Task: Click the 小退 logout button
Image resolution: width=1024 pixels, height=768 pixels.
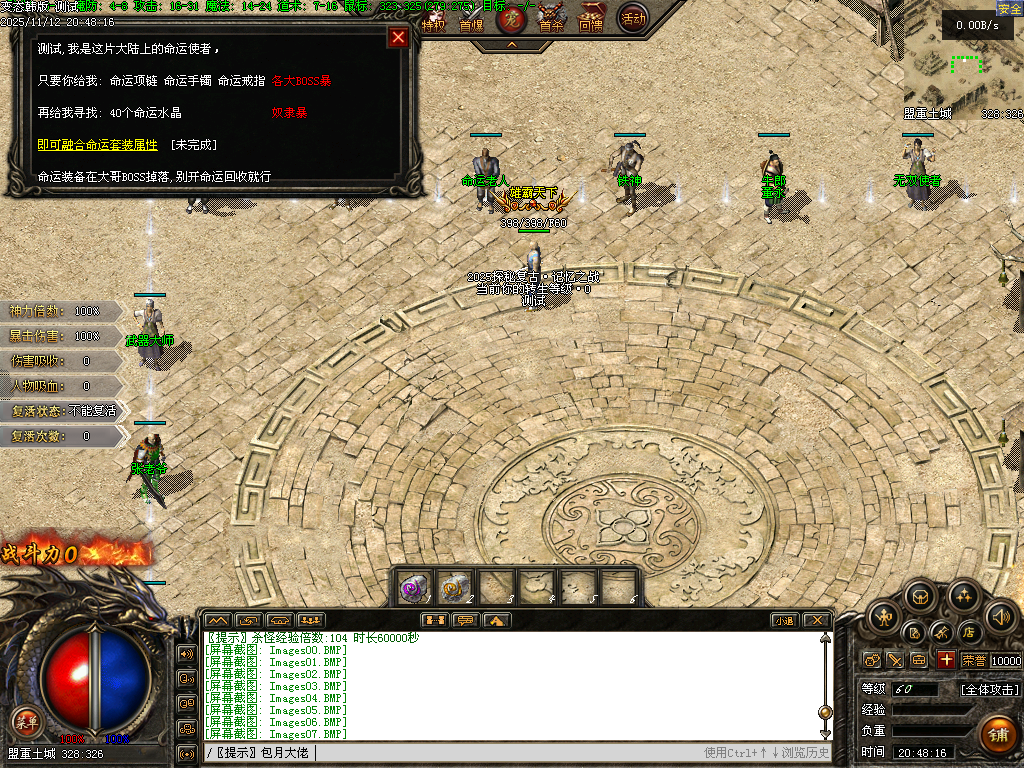Action: pos(784,621)
